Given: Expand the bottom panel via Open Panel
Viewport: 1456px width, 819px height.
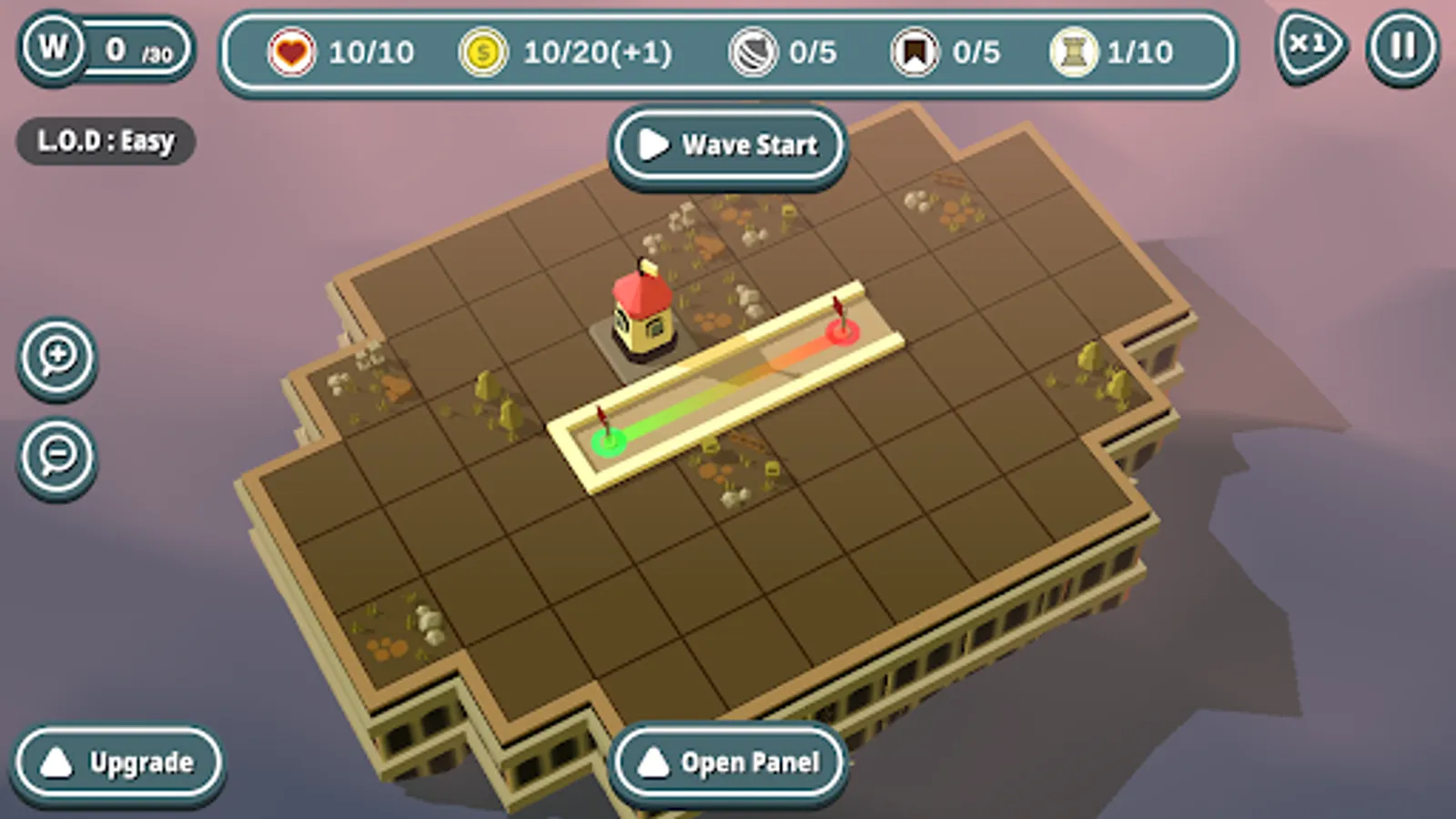Looking at the screenshot, I should point(727,763).
